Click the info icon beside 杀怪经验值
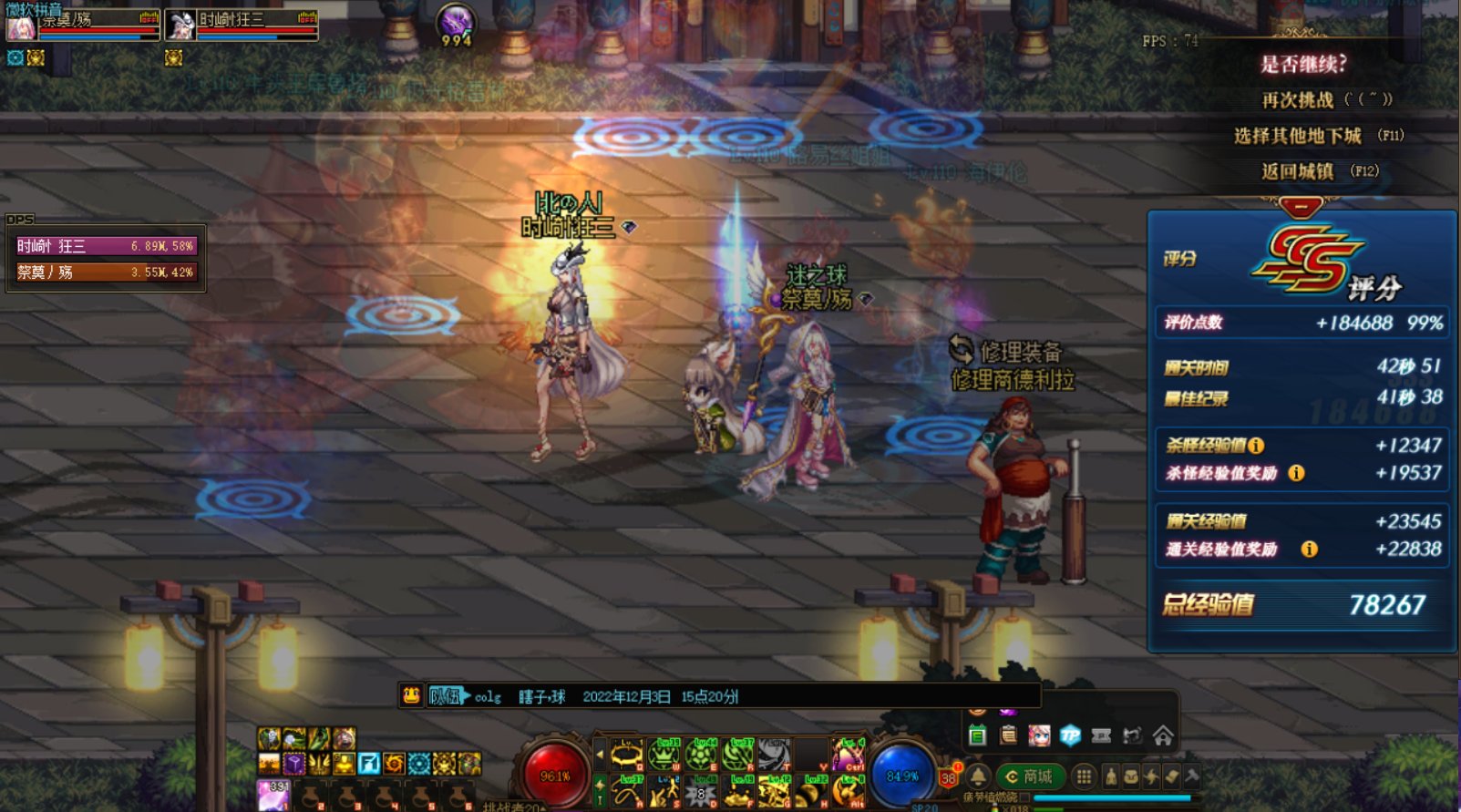This screenshot has width=1461, height=812. 1256,446
